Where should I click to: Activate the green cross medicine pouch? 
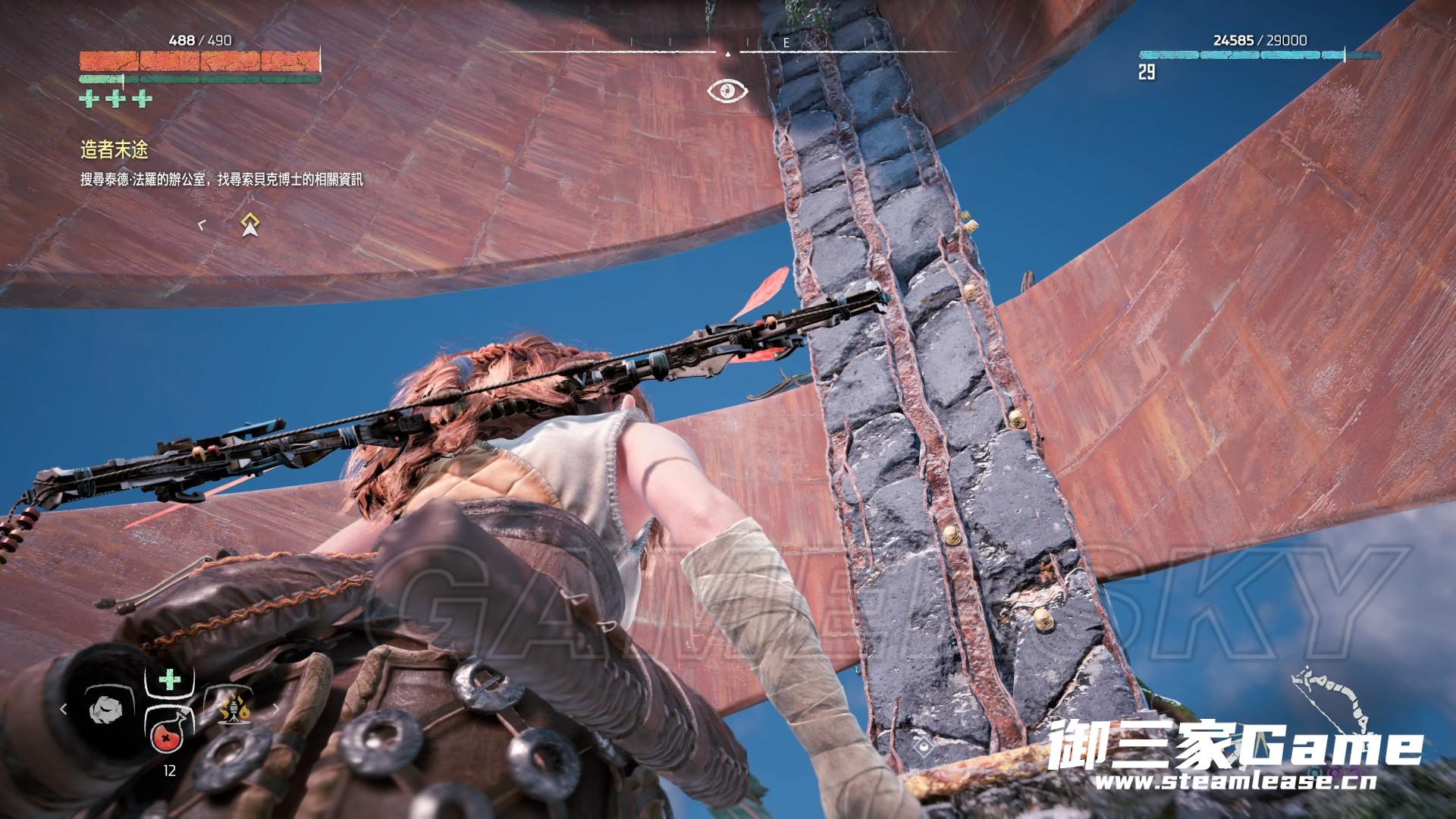[x=168, y=679]
